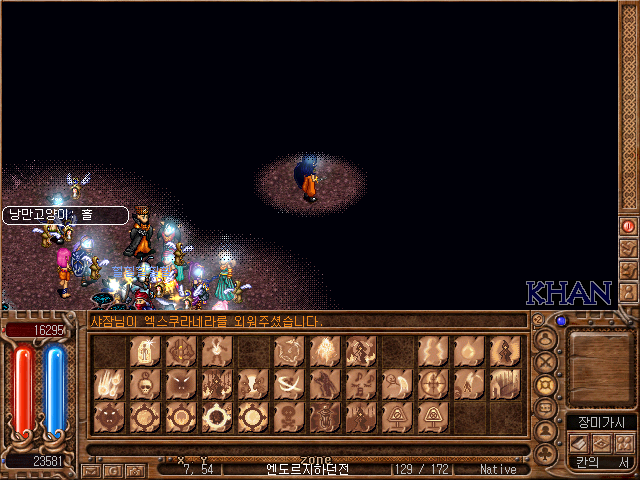640x480 pixels.
Task: Toggle the Native language indicator
Action: pos(498,469)
